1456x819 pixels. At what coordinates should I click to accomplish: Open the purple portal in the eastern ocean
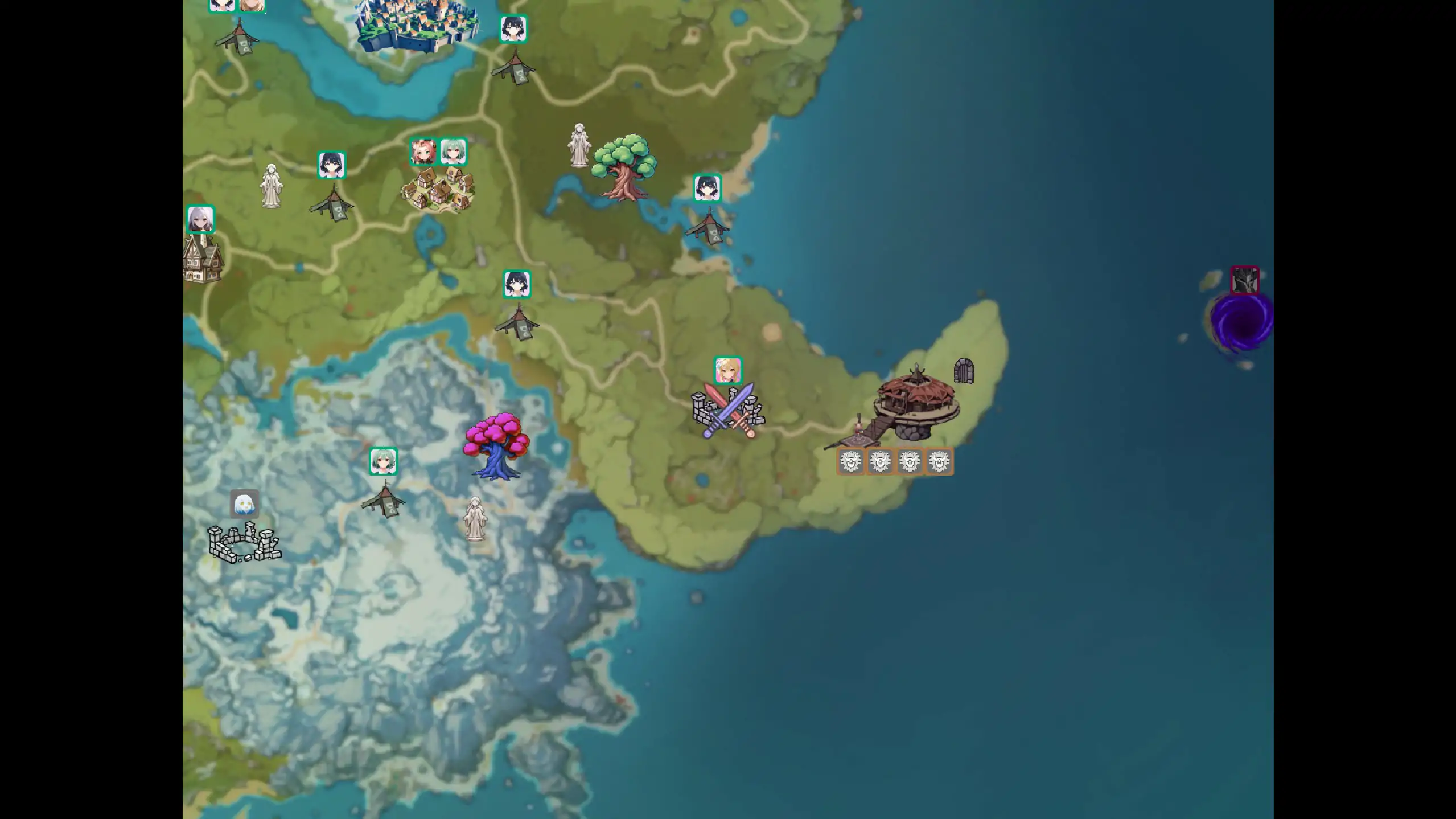[x=1241, y=322]
